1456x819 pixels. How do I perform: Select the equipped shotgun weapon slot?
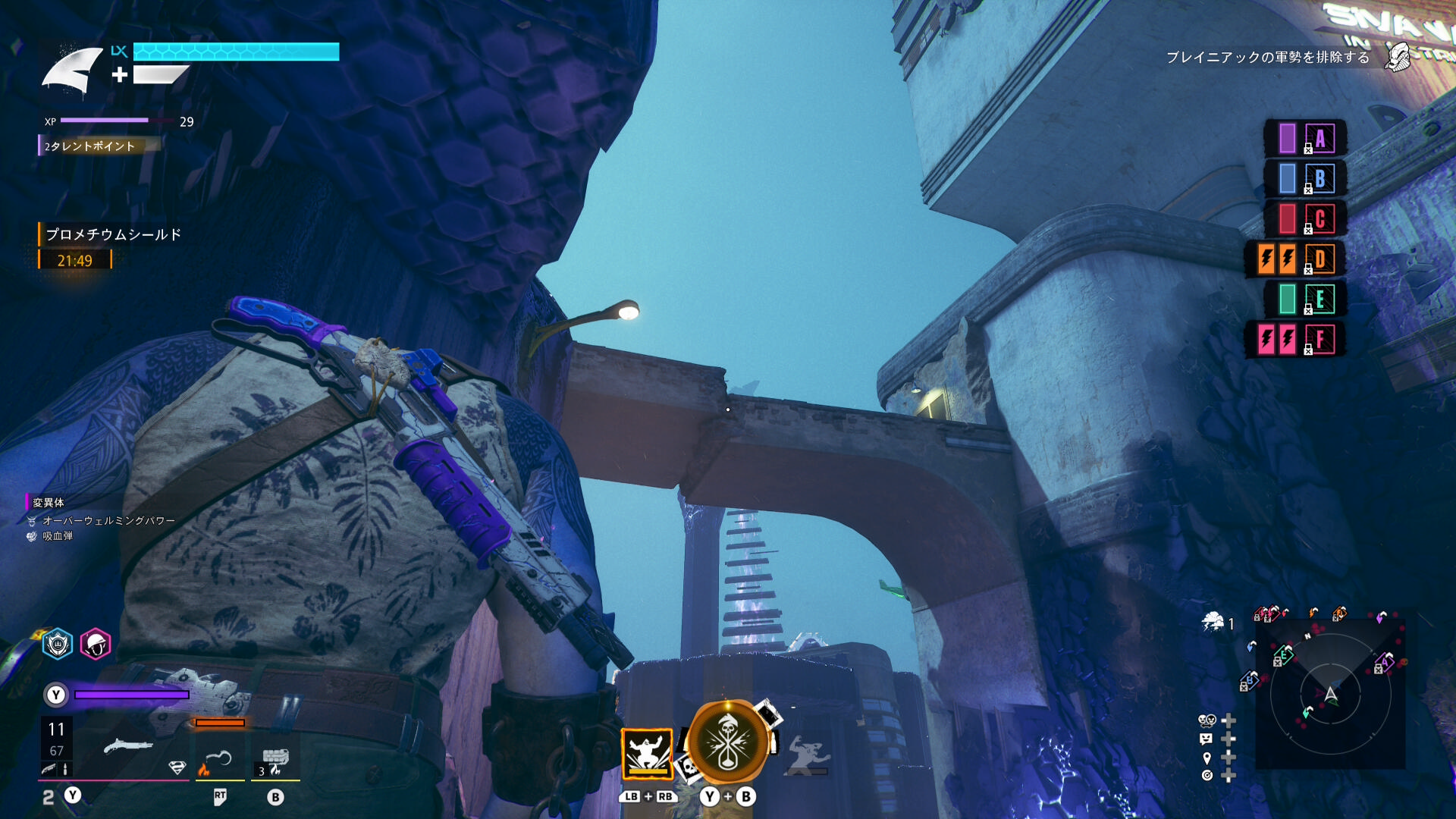click(127, 747)
